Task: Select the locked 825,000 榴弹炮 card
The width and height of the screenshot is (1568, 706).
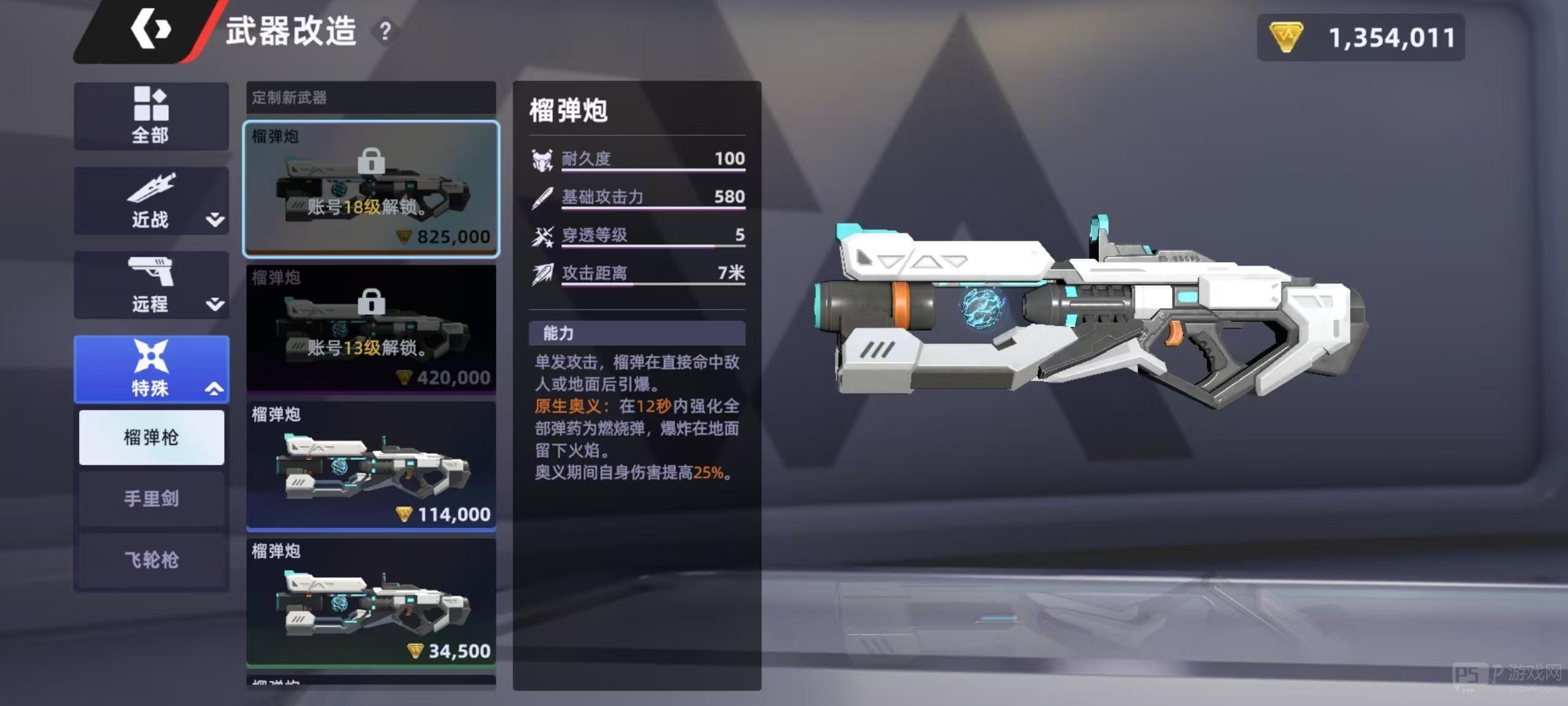Action: [371, 189]
